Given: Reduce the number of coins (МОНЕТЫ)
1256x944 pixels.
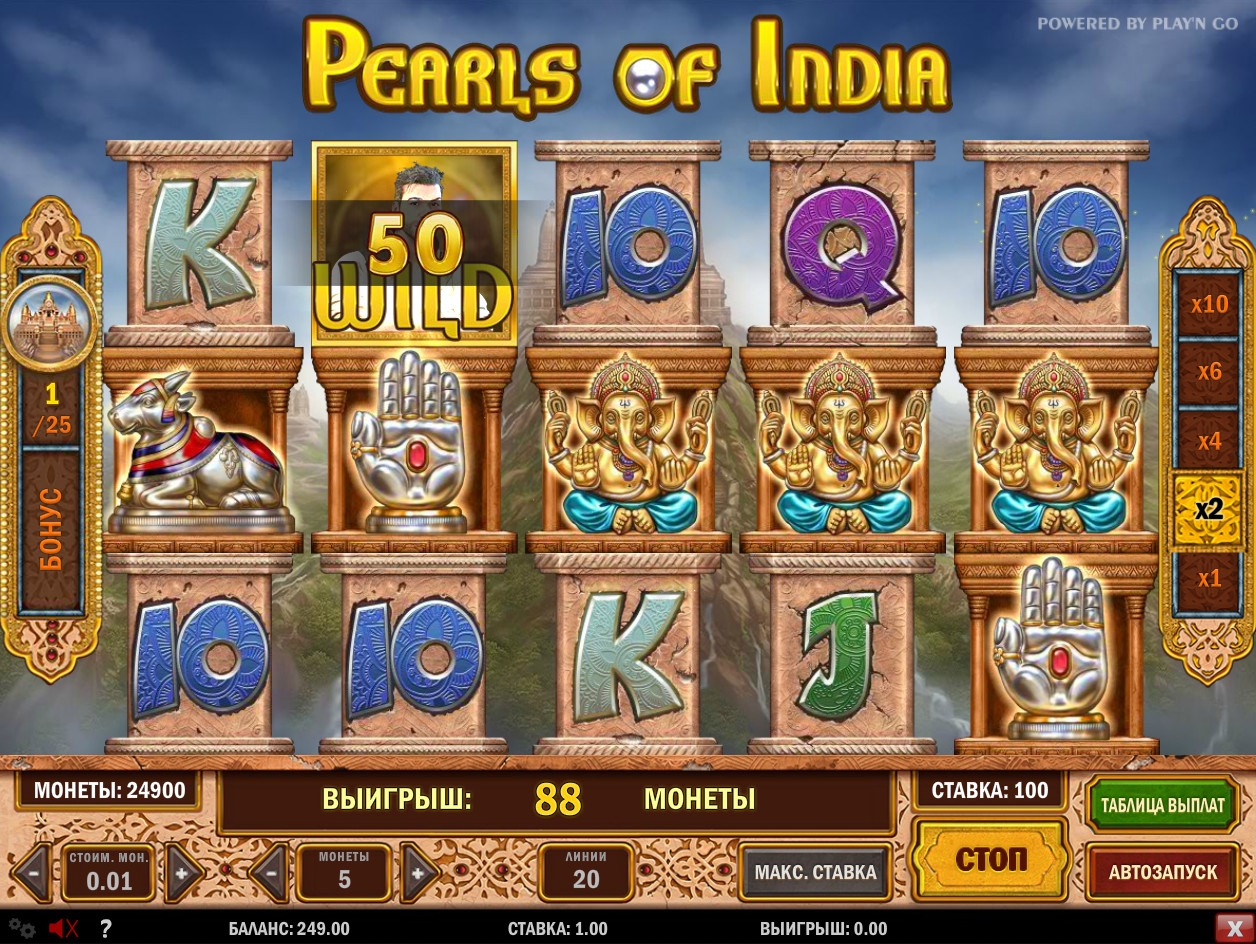Looking at the screenshot, I should tap(269, 872).
